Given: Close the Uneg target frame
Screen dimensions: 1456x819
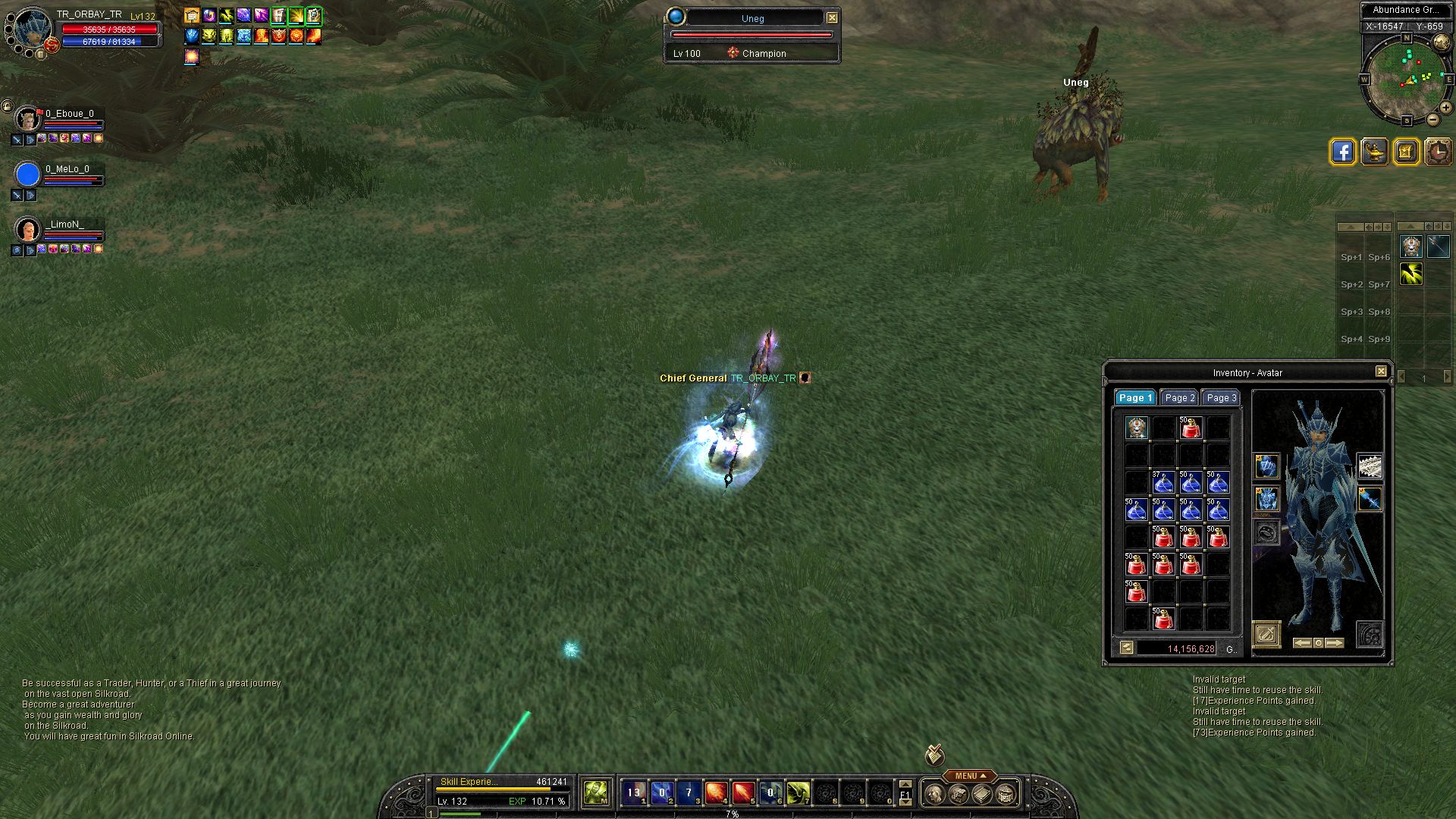Looking at the screenshot, I should [x=832, y=17].
